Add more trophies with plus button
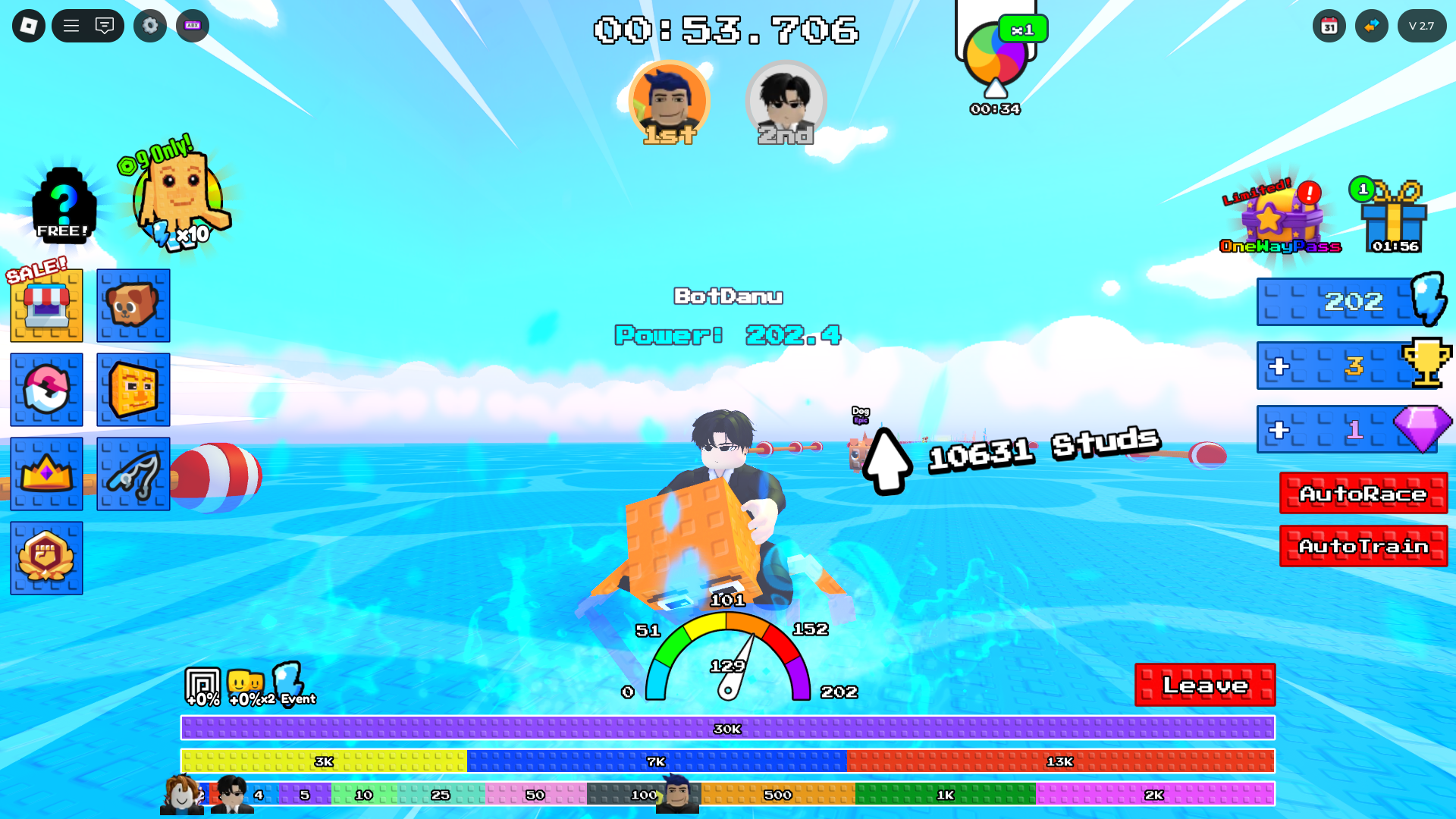 tap(1279, 366)
